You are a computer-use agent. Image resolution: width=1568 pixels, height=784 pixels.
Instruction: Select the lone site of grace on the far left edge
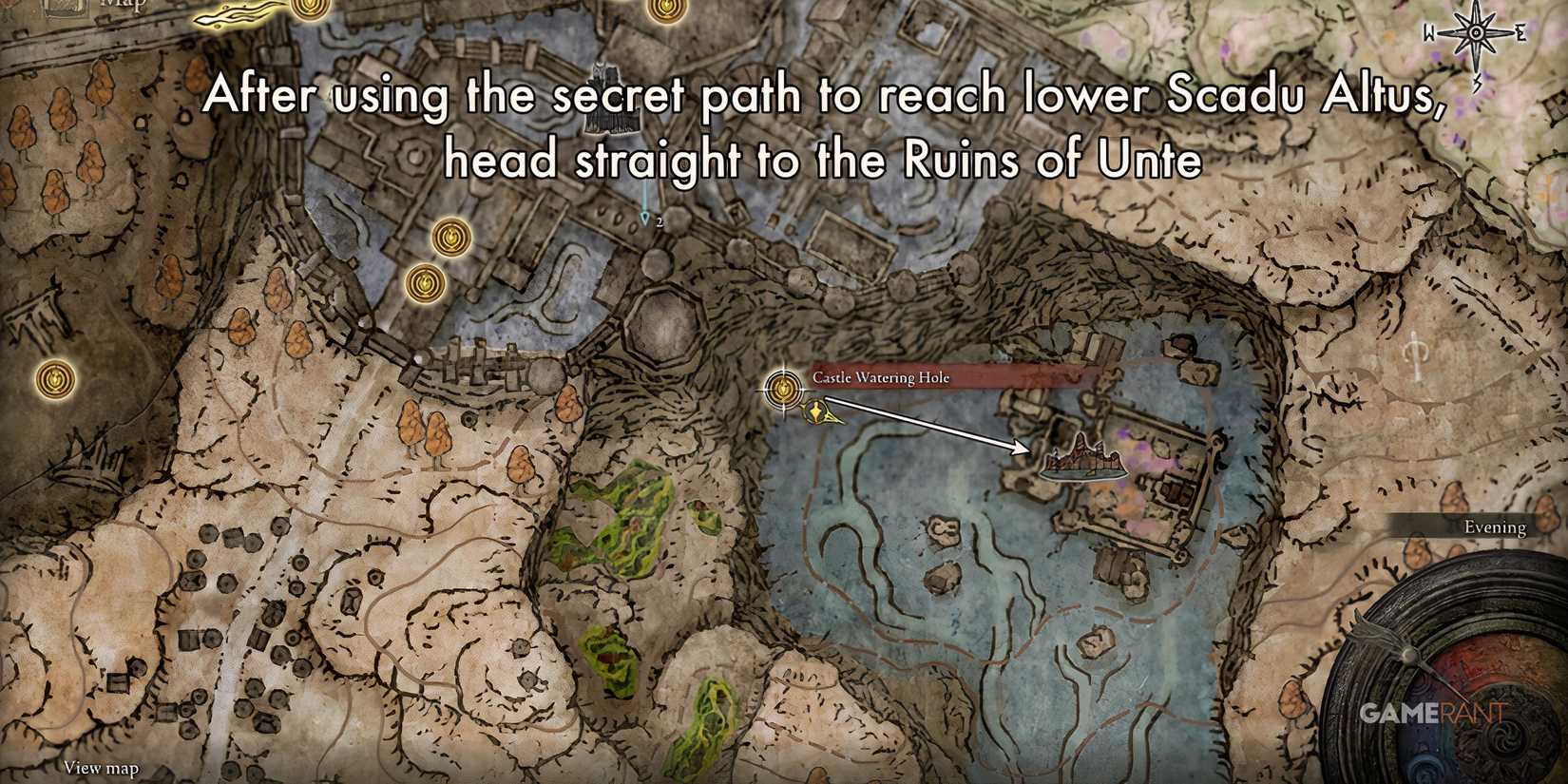coord(53,379)
